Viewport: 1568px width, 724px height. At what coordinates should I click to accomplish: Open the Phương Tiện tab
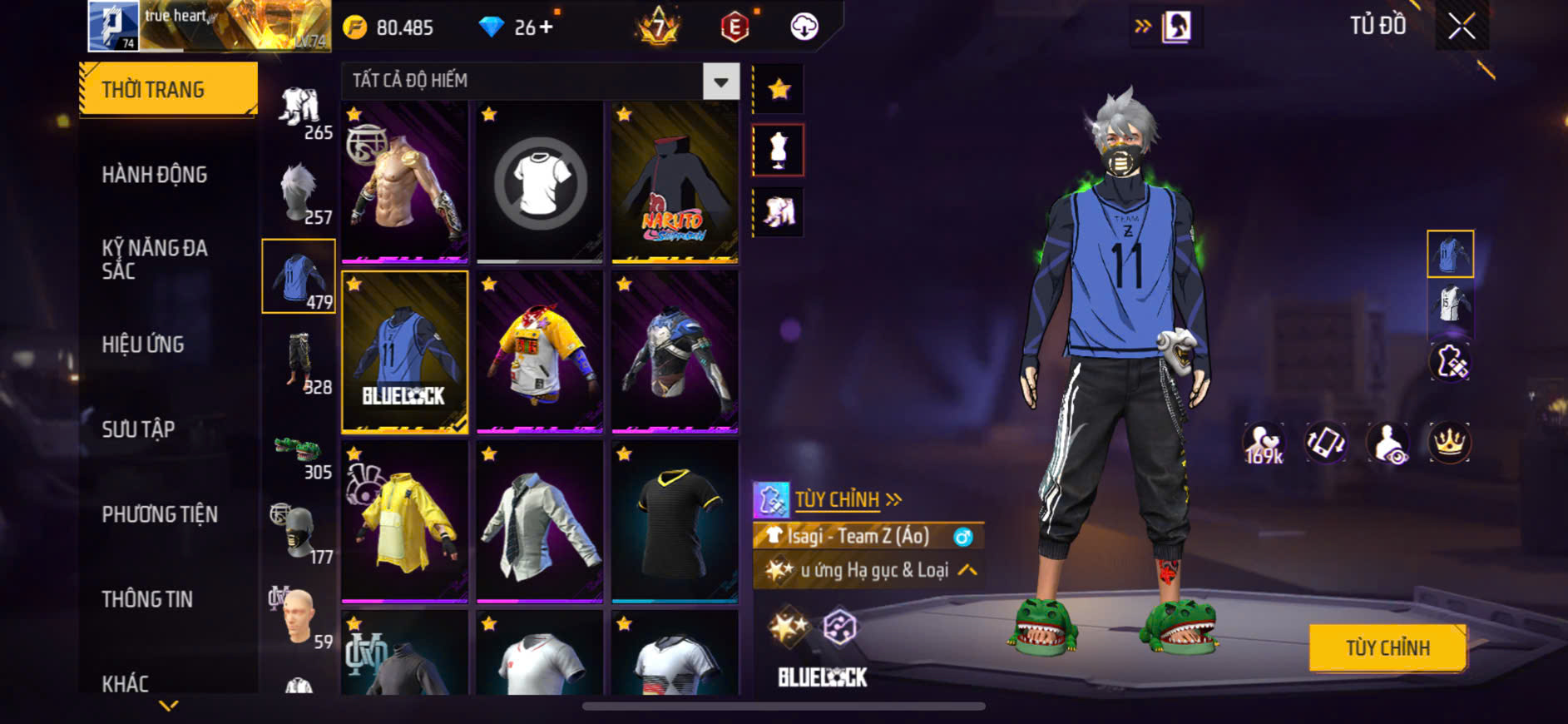click(160, 514)
